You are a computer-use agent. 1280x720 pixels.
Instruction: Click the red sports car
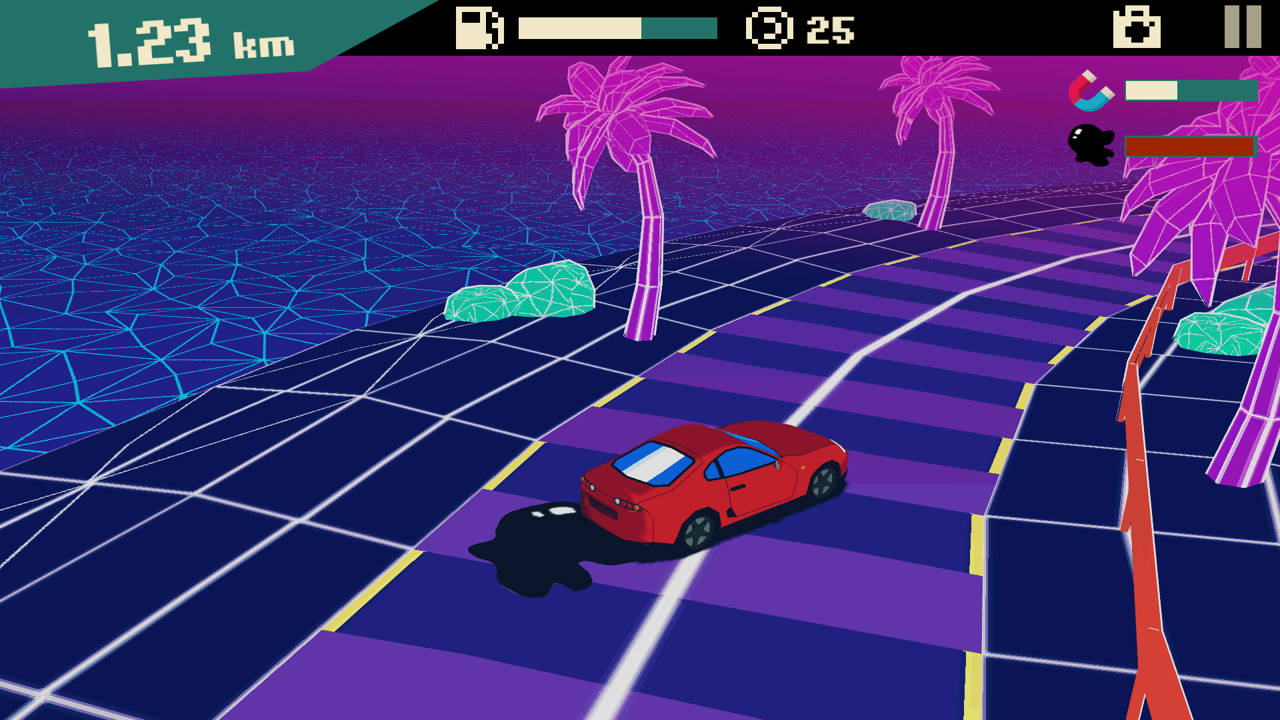[x=710, y=485]
